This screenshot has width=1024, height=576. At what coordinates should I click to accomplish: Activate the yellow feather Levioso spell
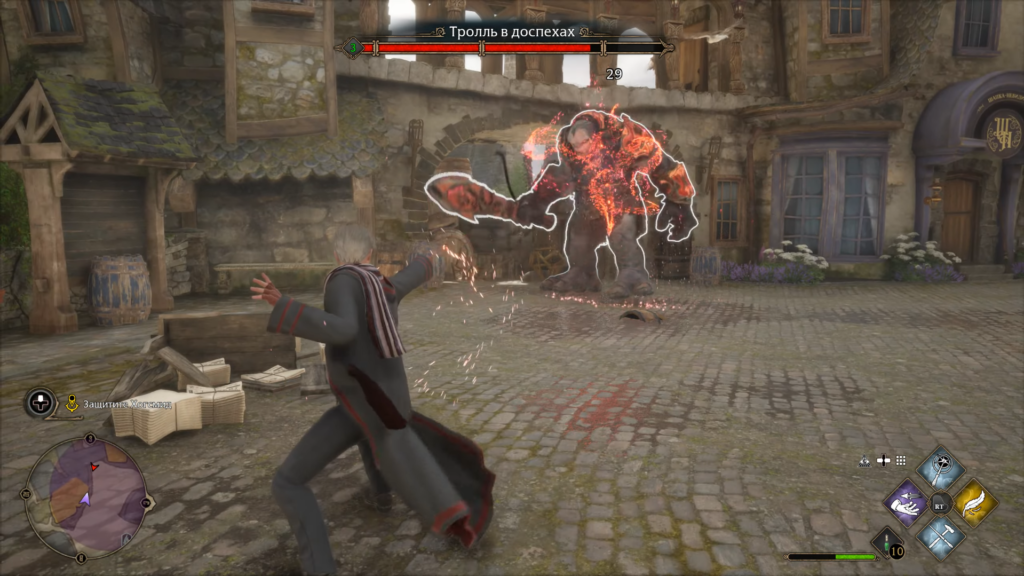pos(974,502)
